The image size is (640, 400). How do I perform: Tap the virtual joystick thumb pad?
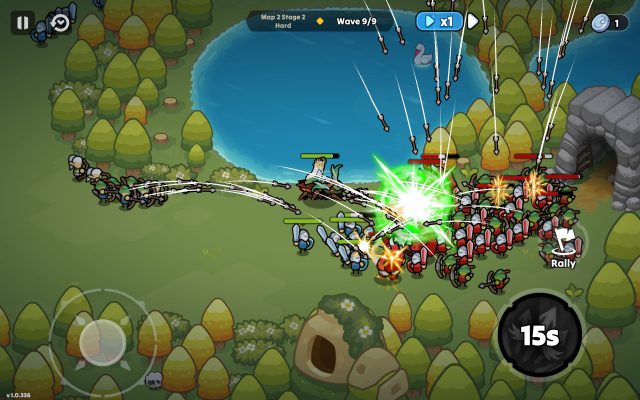pos(102,341)
